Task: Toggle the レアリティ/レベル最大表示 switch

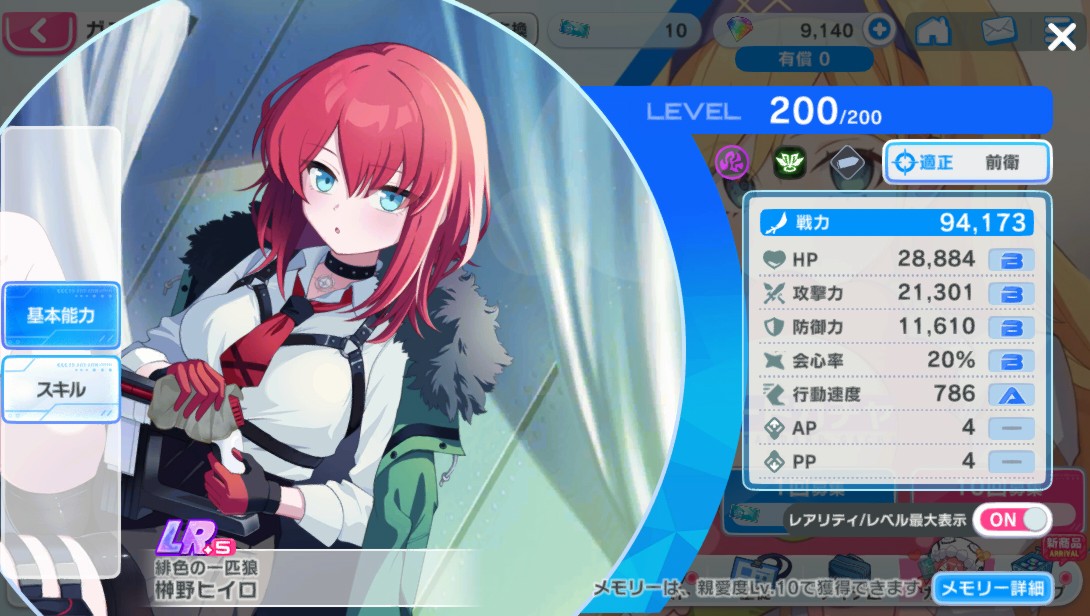Action: tap(1012, 519)
